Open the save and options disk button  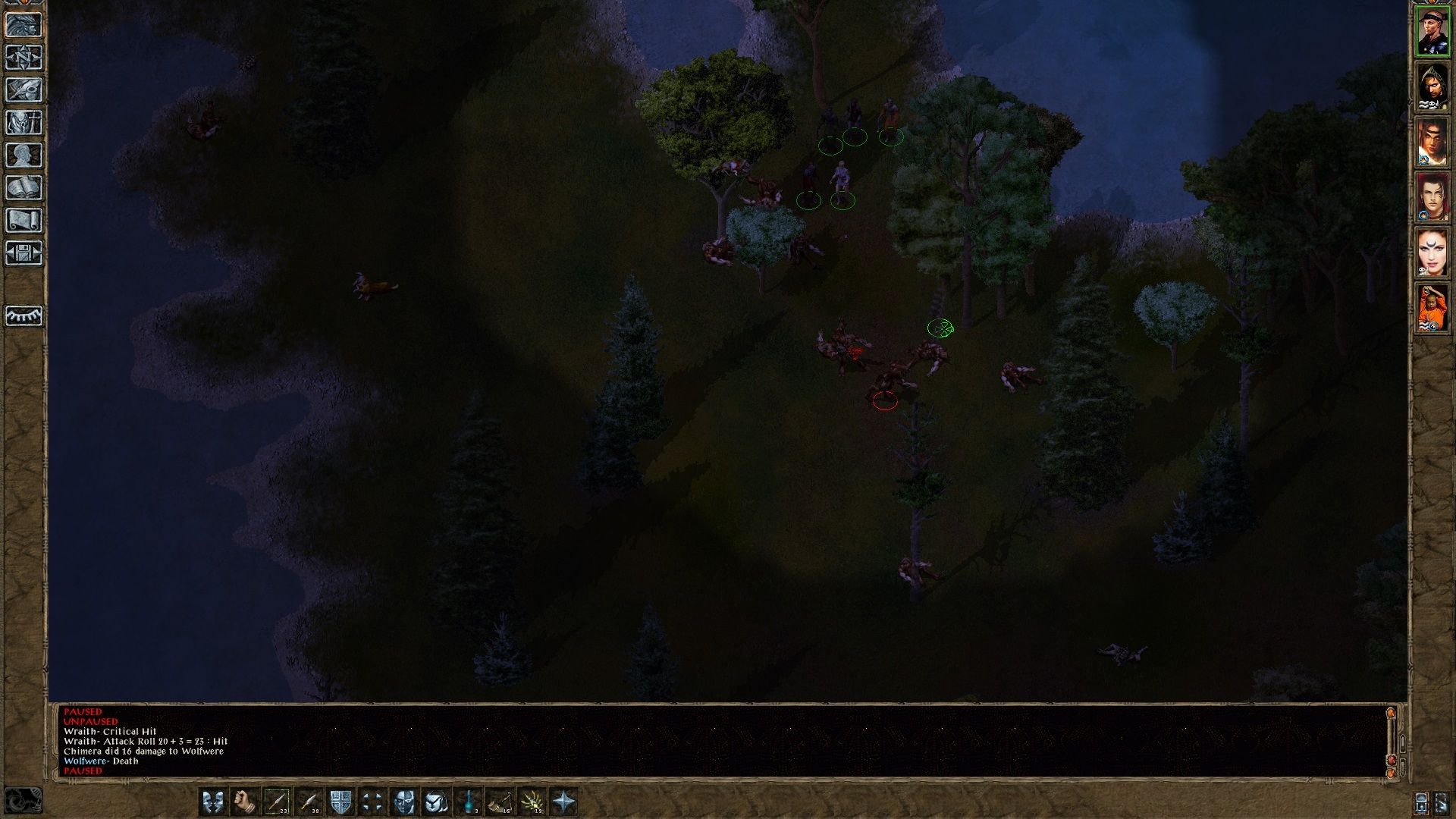click(24, 253)
